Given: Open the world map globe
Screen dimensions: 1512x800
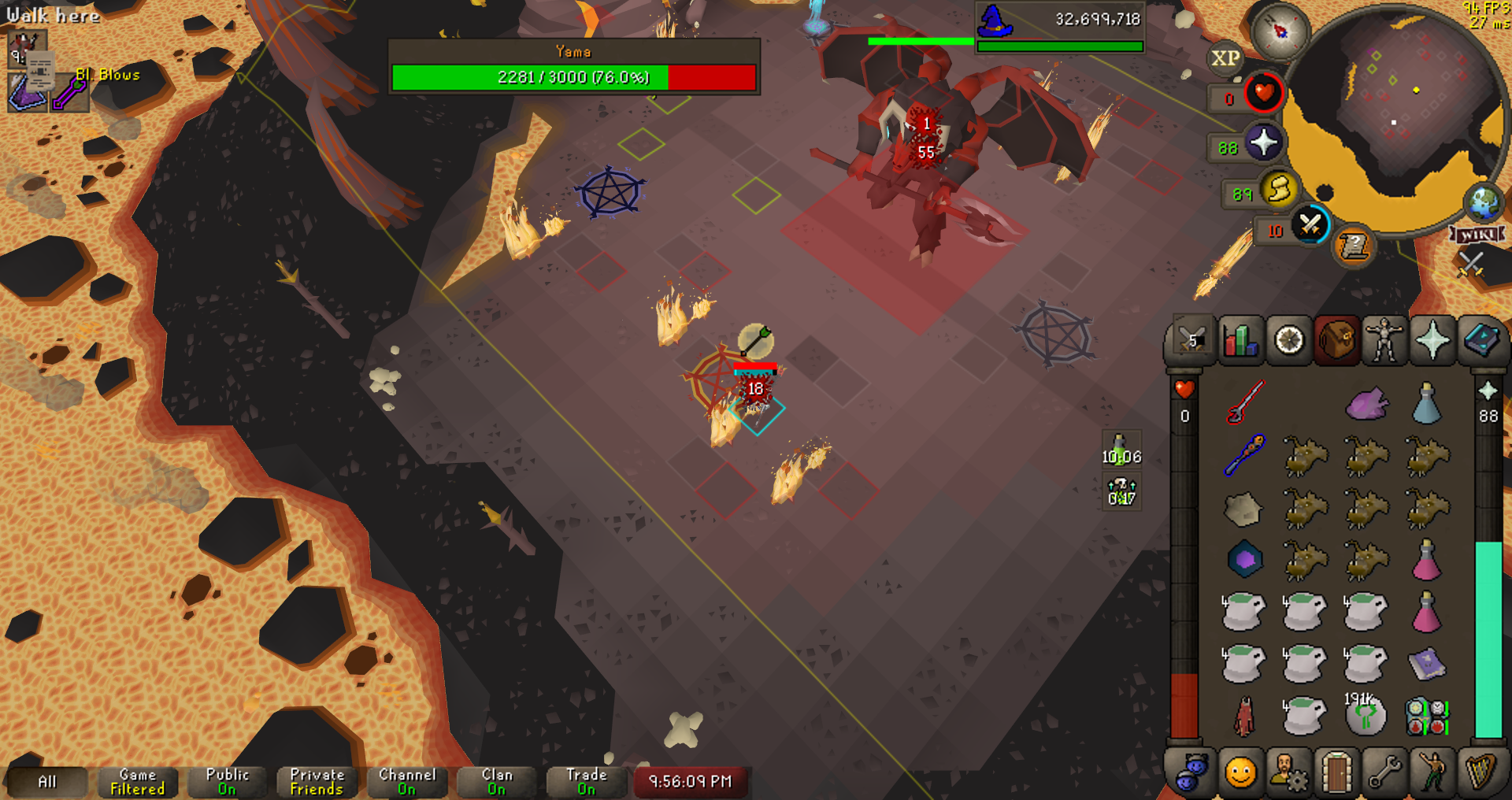Looking at the screenshot, I should (1484, 202).
